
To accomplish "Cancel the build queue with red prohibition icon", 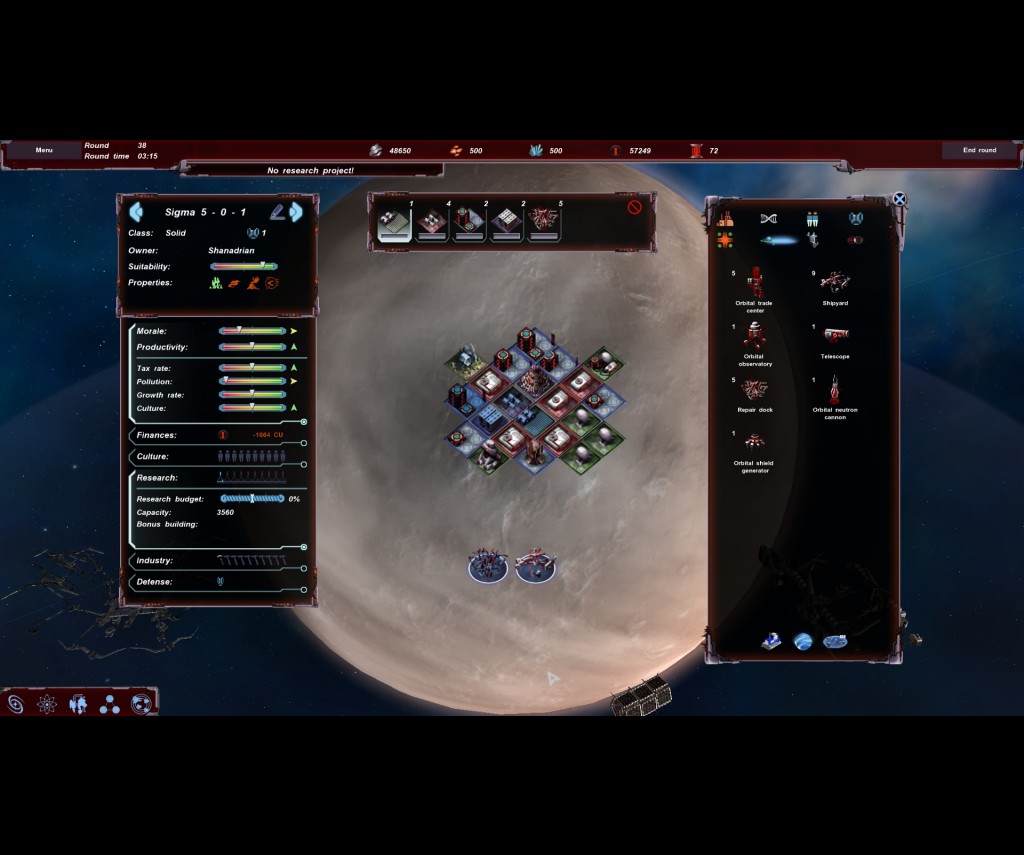I will (x=634, y=207).
